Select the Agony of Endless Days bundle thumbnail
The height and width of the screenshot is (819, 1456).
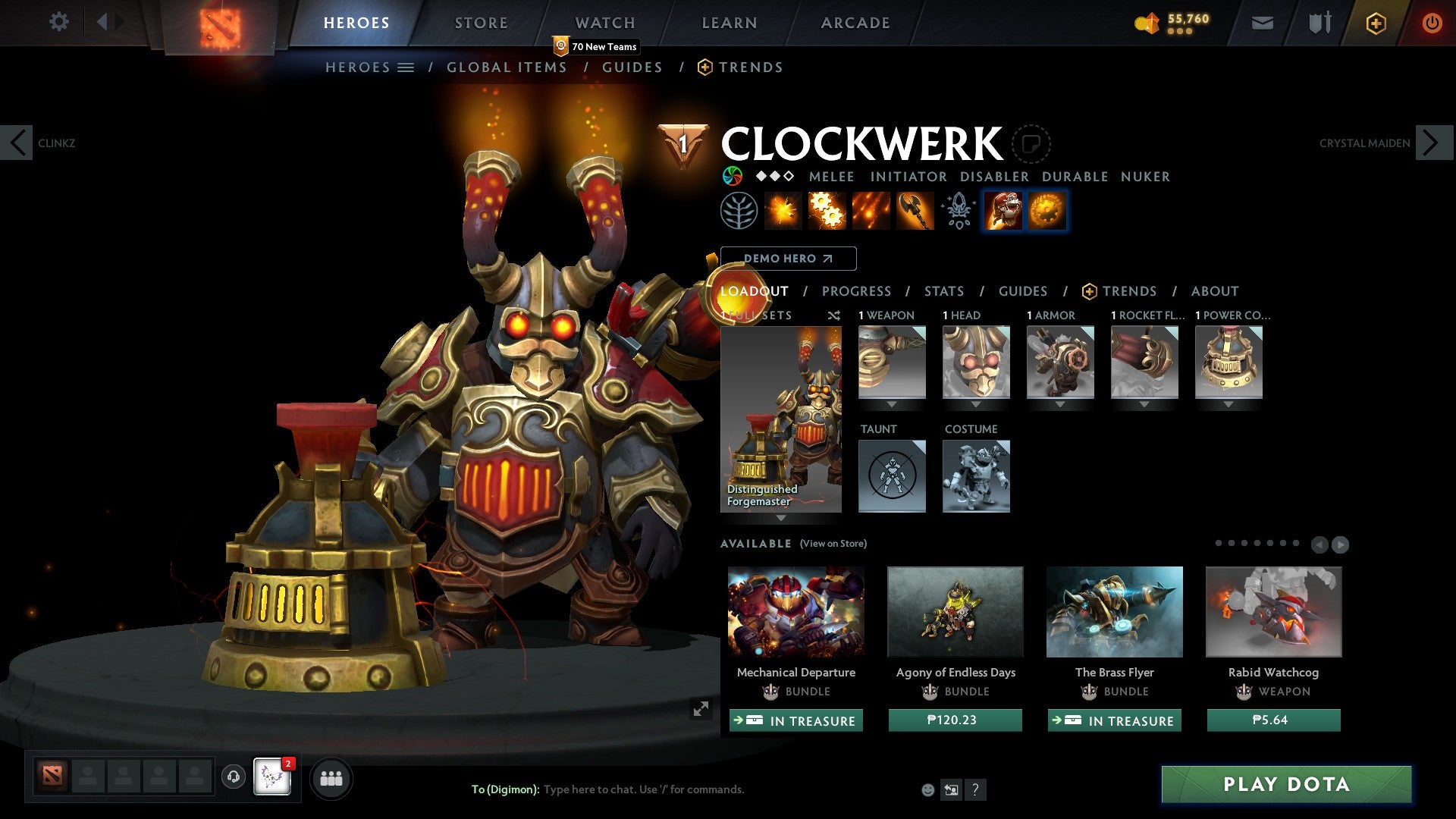pyautogui.click(x=955, y=611)
